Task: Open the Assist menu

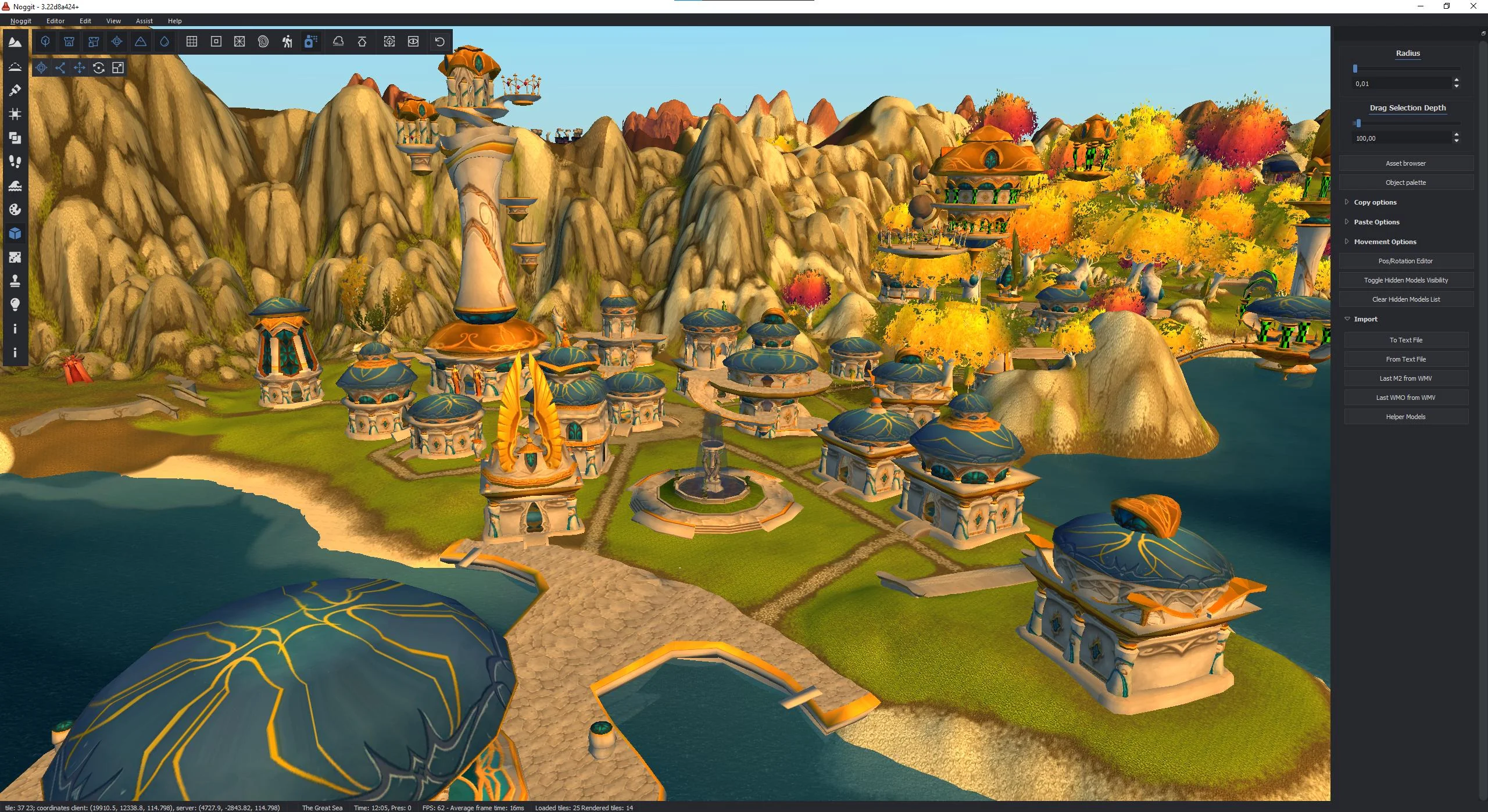Action: (x=144, y=21)
